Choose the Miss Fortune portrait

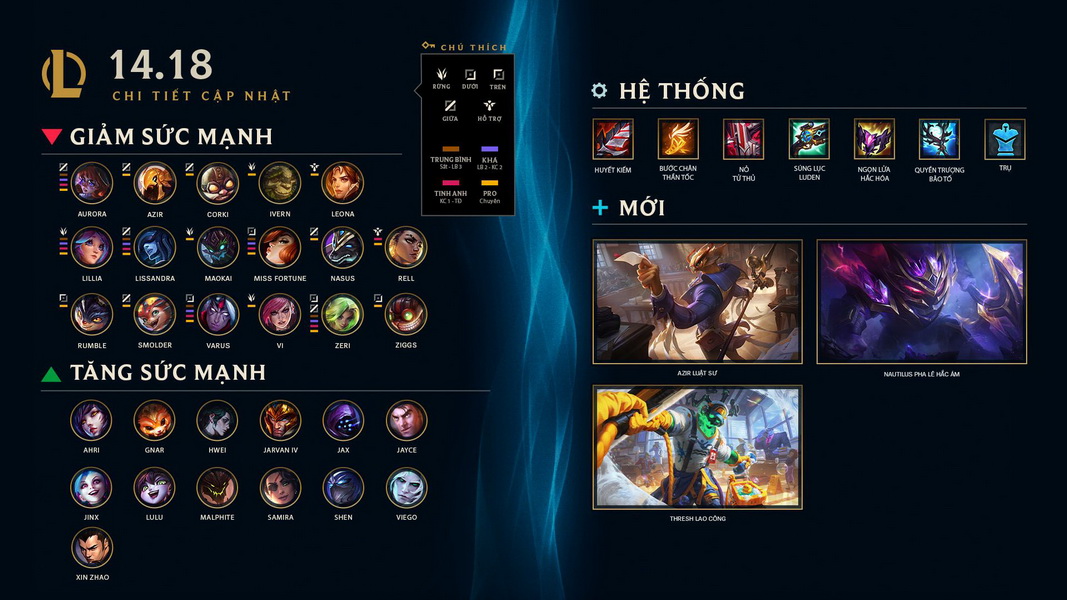point(280,248)
